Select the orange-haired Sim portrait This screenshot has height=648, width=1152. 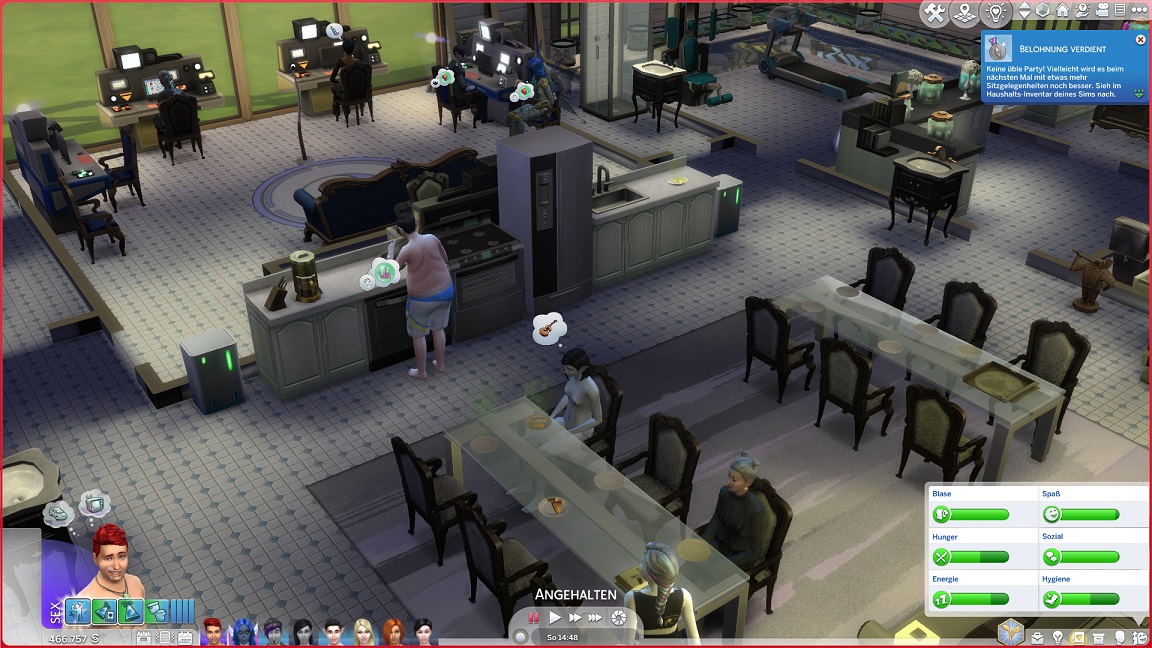coord(393,632)
